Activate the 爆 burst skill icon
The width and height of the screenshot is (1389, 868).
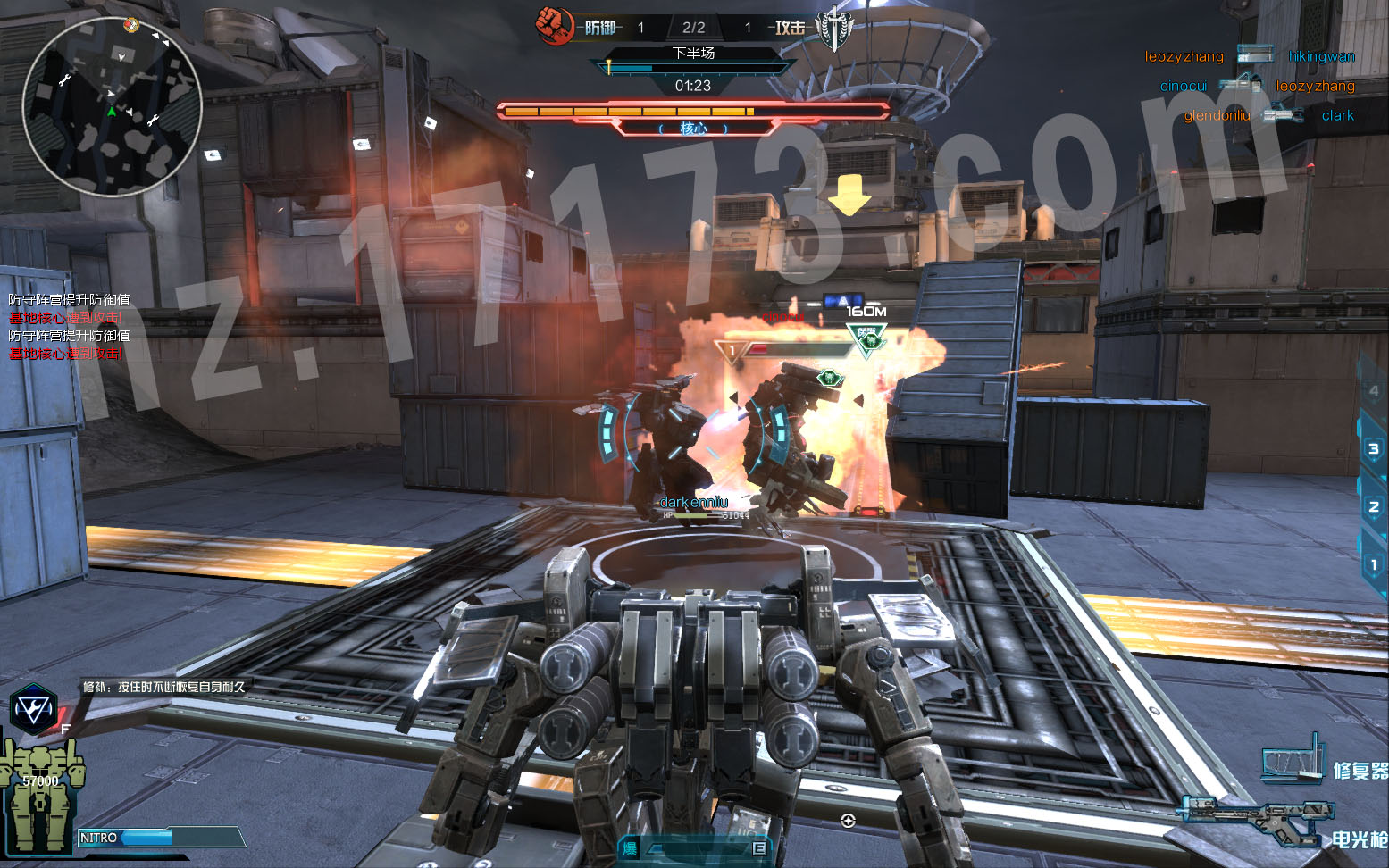630,848
